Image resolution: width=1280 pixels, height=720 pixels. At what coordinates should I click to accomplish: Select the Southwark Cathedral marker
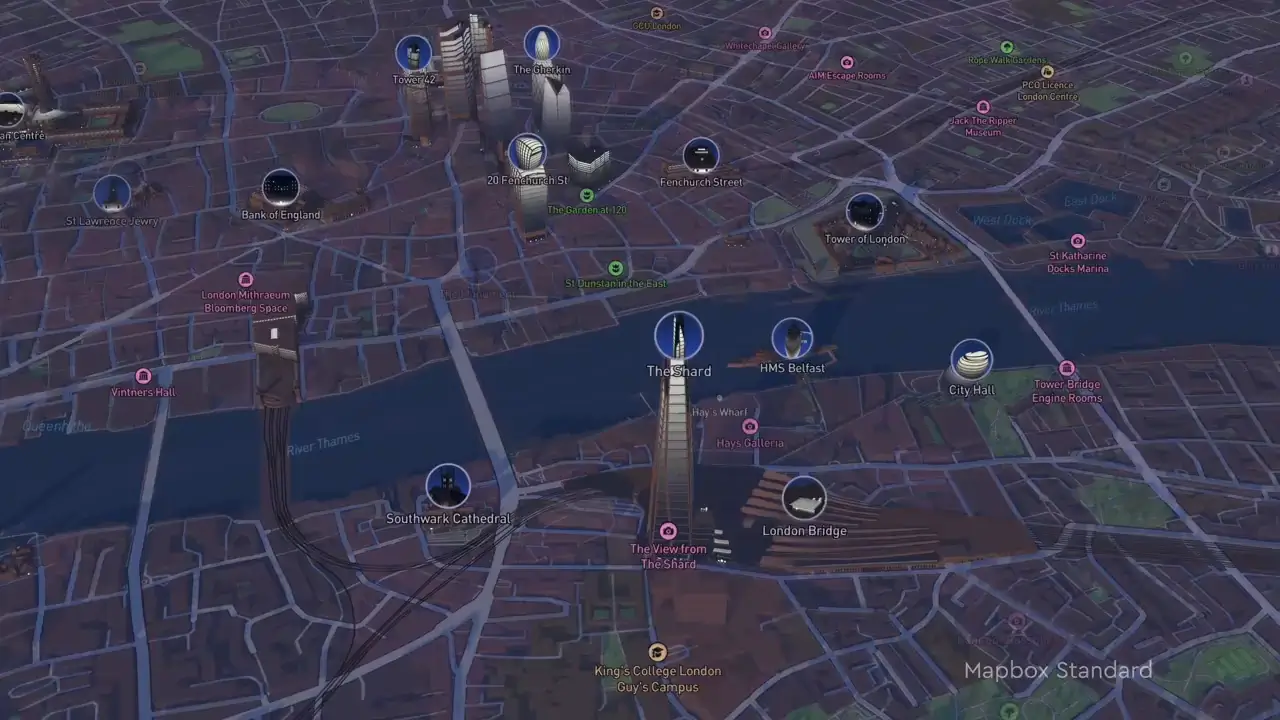click(448, 486)
